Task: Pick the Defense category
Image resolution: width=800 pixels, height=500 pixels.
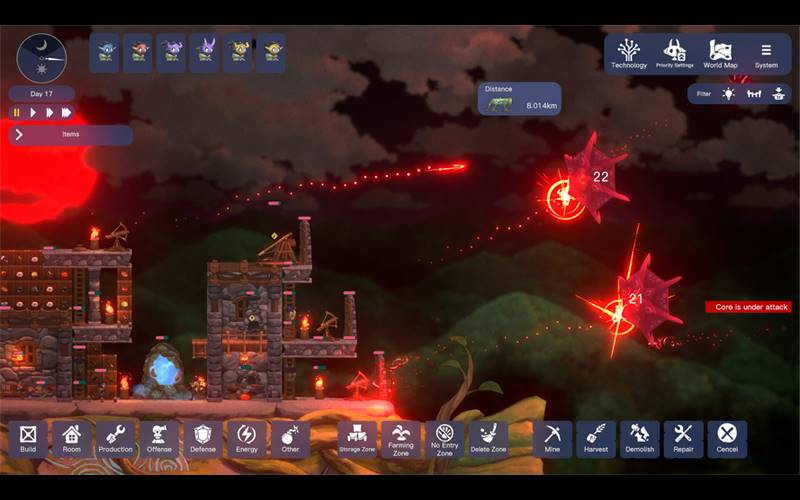Action: click(203, 439)
